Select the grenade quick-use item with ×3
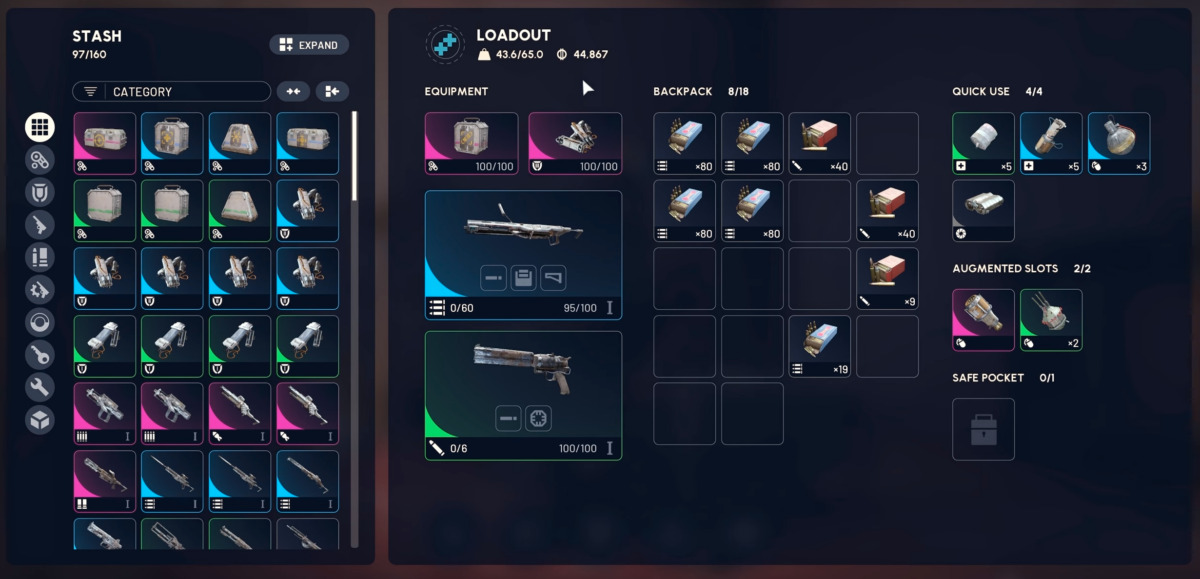The image size is (1200, 579). (x=1119, y=143)
